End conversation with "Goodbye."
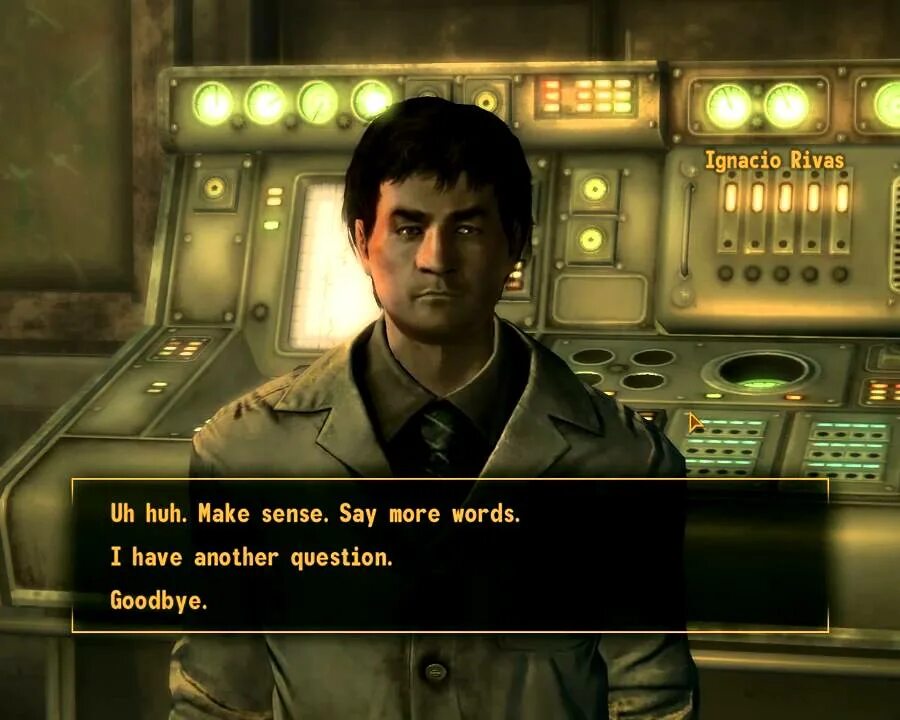 click(158, 601)
